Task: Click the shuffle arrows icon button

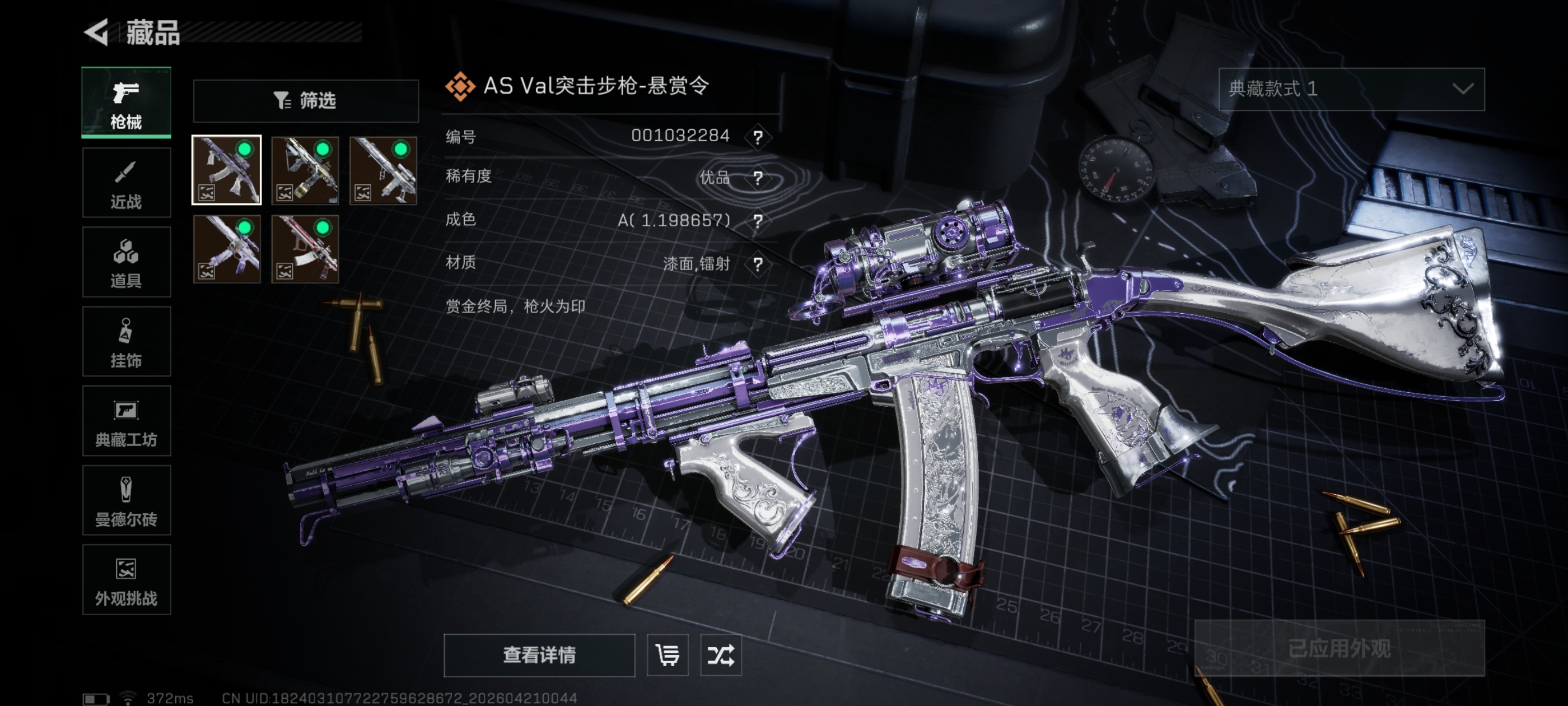Action: coord(721,655)
